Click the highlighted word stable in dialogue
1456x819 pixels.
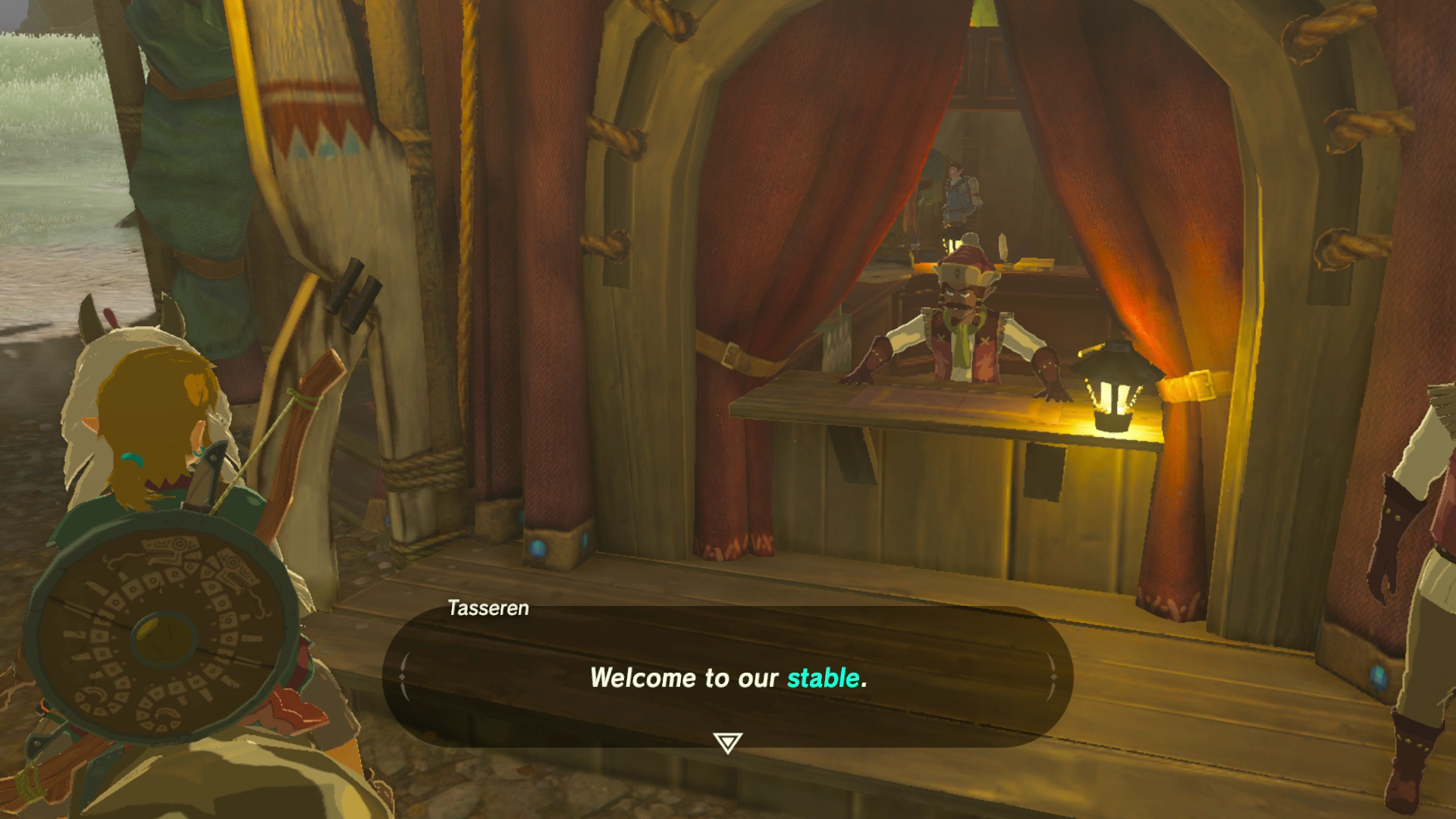(x=823, y=679)
